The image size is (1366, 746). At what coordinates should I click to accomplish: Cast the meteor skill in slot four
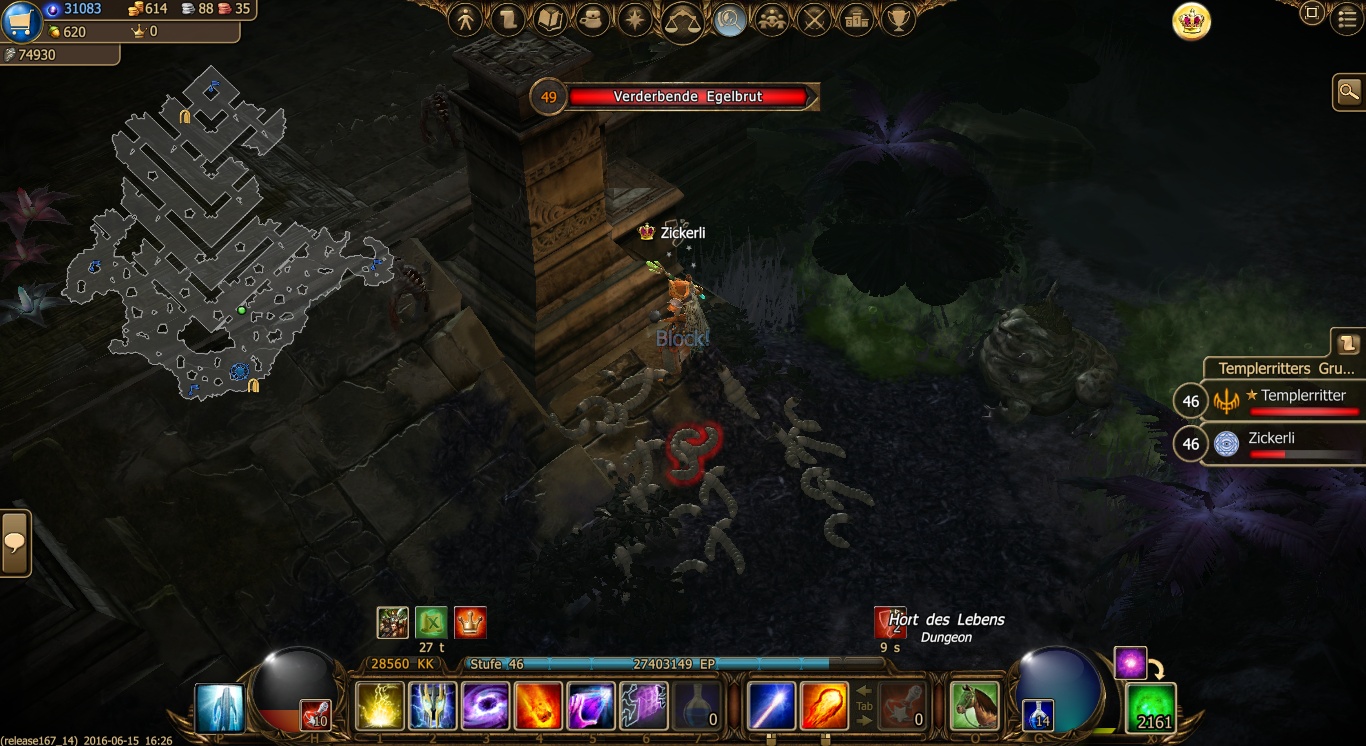click(x=538, y=706)
